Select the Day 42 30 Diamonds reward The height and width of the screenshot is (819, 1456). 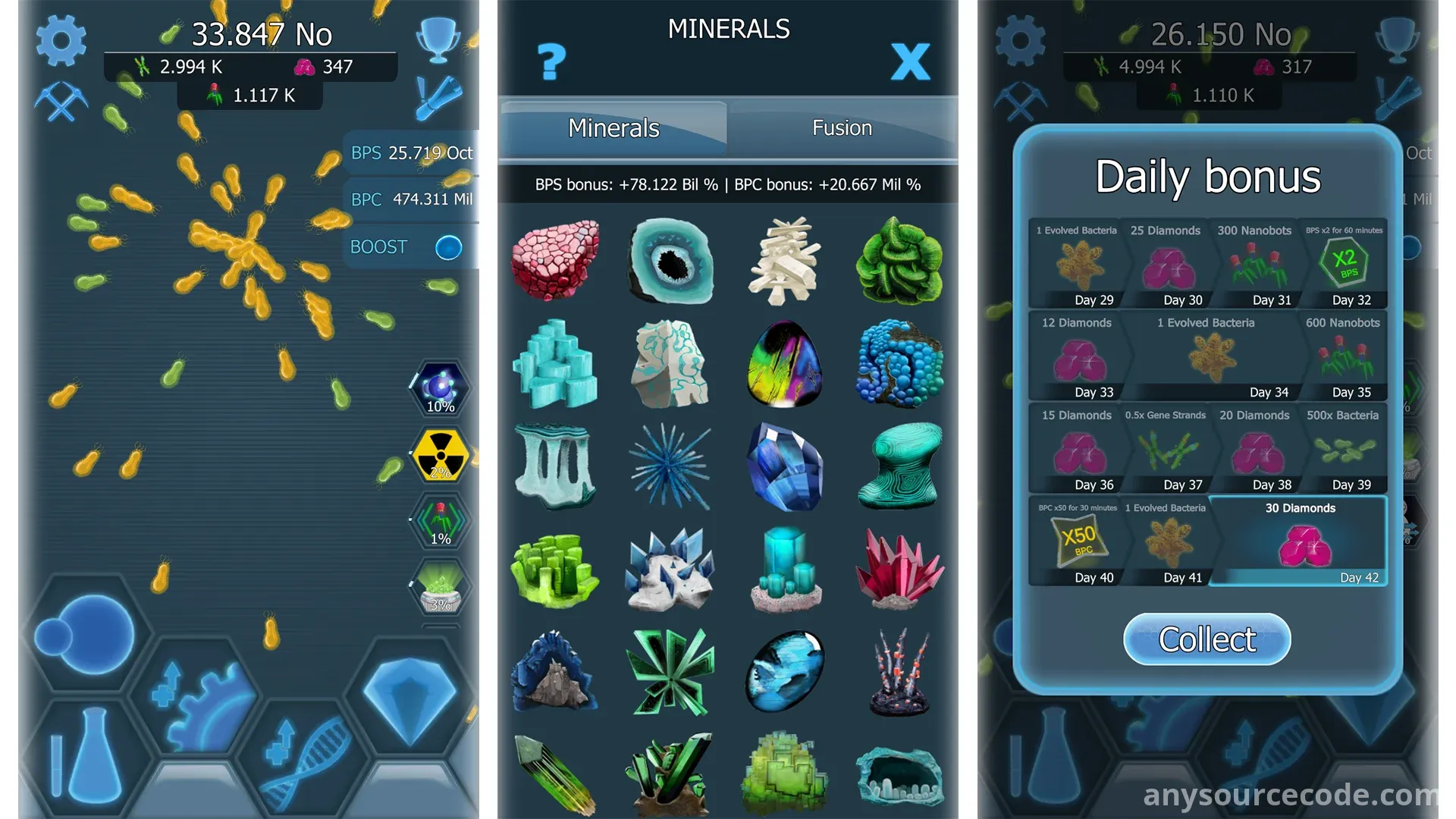(x=1300, y=541)
